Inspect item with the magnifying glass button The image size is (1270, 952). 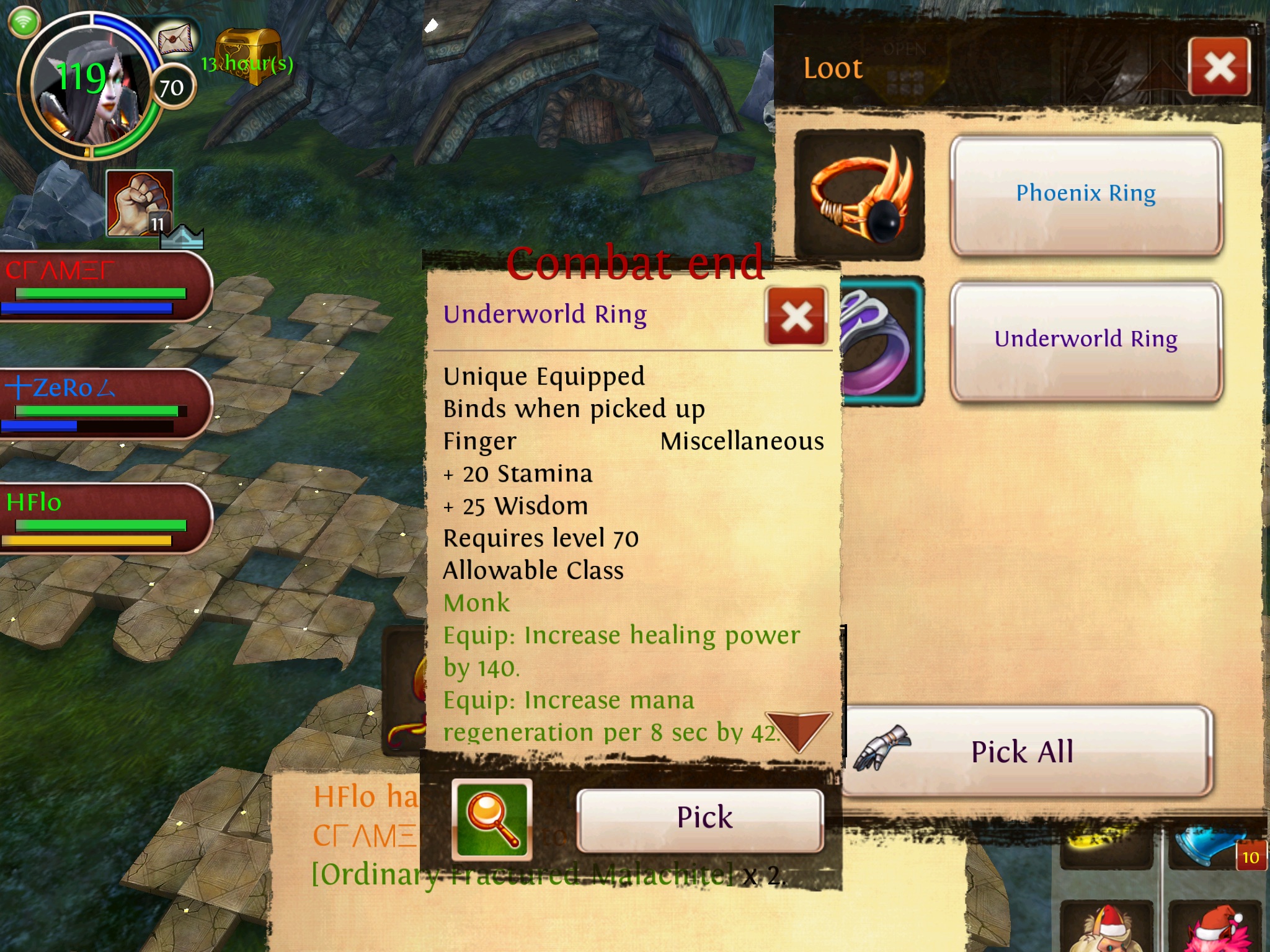(492, 819)
